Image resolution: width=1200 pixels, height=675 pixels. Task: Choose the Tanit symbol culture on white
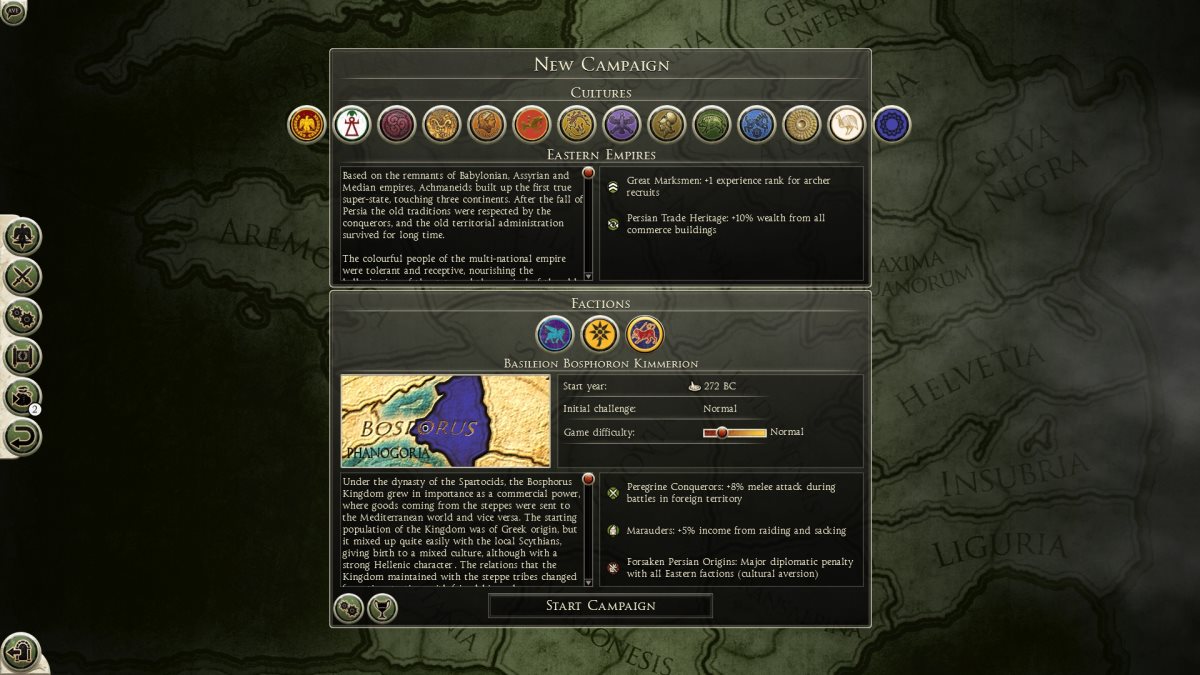click(352, 124)
